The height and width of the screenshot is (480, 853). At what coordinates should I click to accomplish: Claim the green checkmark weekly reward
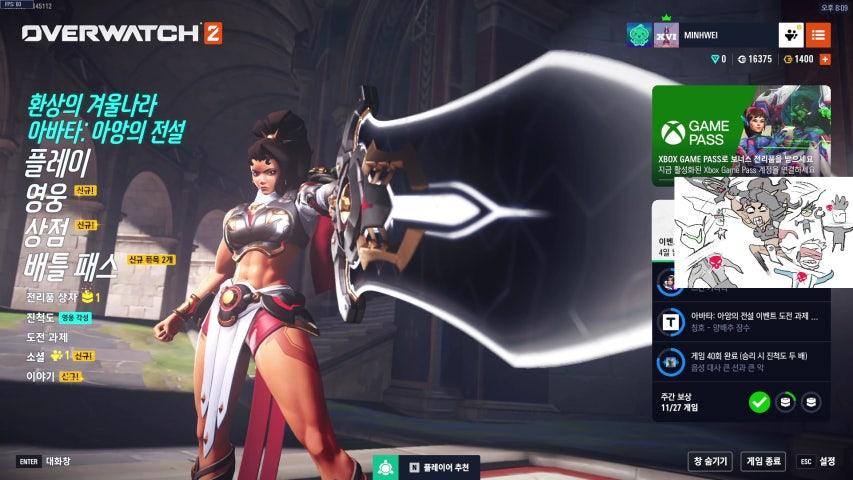point(759,402)
